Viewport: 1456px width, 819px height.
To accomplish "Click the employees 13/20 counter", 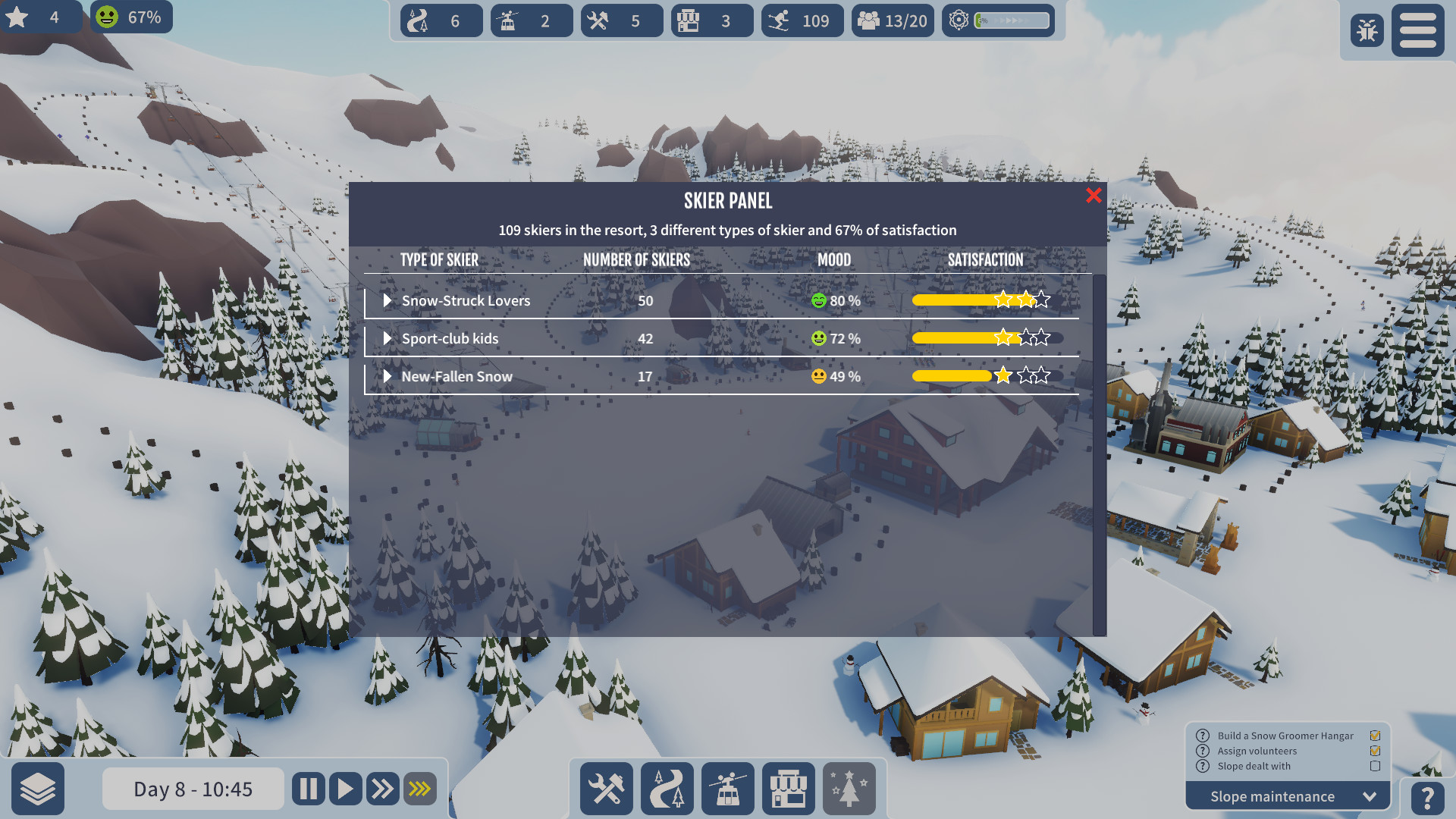I will click(893, 20).
